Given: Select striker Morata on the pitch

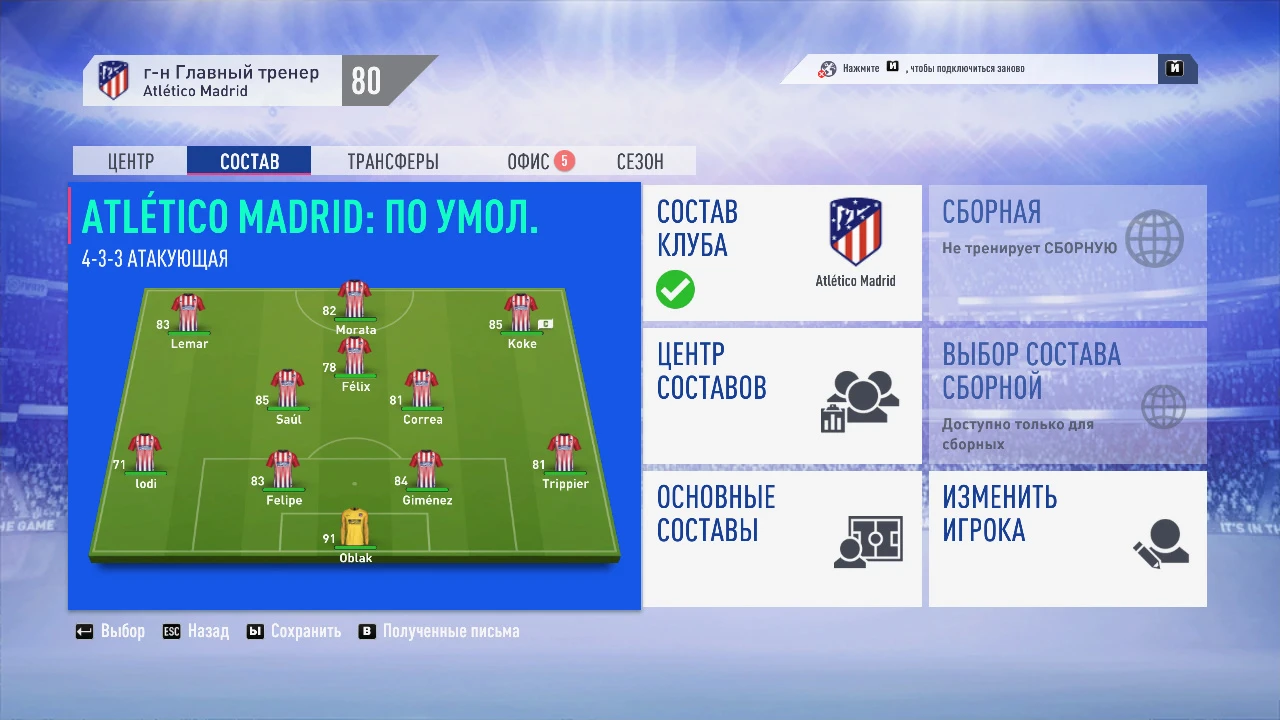Looking at the screenshot, I should coord(355,300).
